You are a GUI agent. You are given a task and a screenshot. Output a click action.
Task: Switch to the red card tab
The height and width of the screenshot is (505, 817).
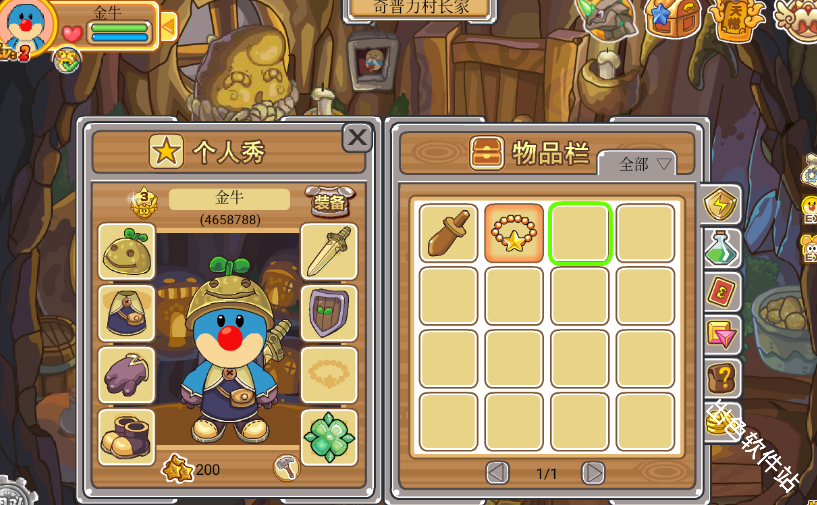(x=721, y=291)
